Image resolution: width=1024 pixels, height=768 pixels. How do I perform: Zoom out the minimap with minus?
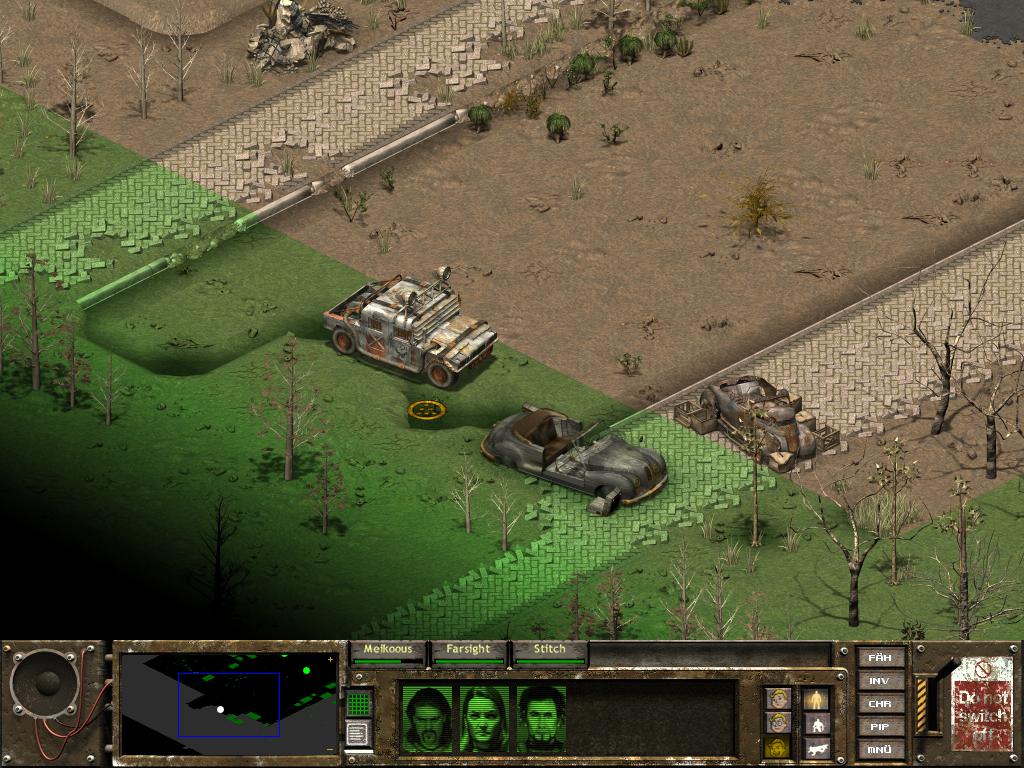pyautogui.click(x=331, y=749)
